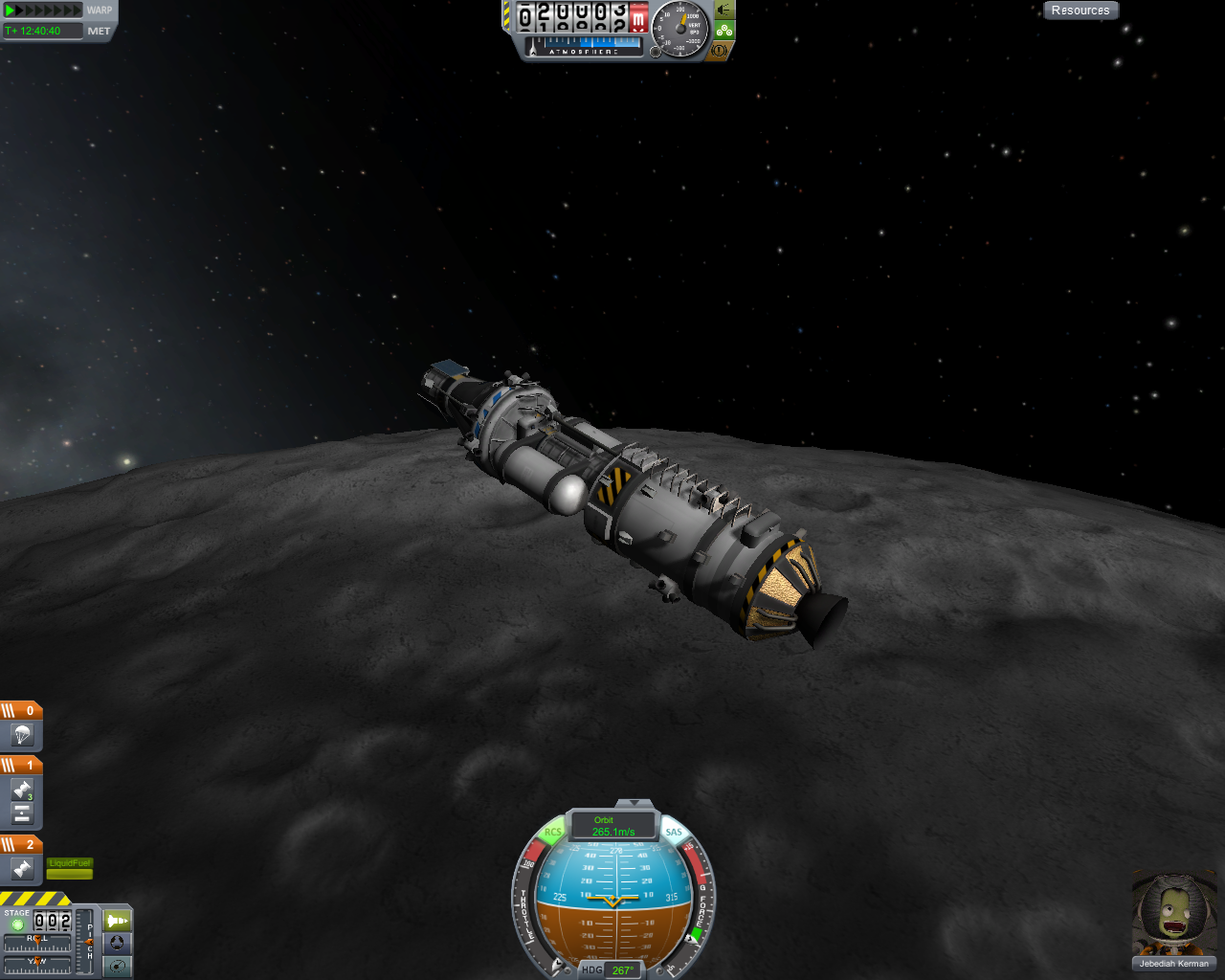Viewport: 1225px width, 980px height.
Task: Switch to staging mode with the rocket button
Action: tap(117, 921)
